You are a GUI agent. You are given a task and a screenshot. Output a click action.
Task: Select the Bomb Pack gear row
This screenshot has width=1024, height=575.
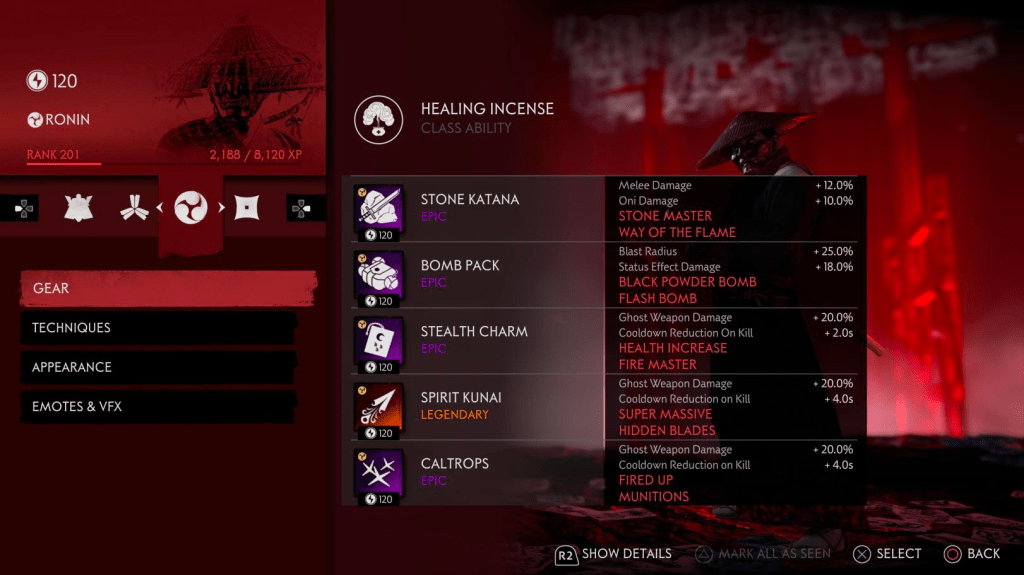pyautogui.click(x=477, y=274)
